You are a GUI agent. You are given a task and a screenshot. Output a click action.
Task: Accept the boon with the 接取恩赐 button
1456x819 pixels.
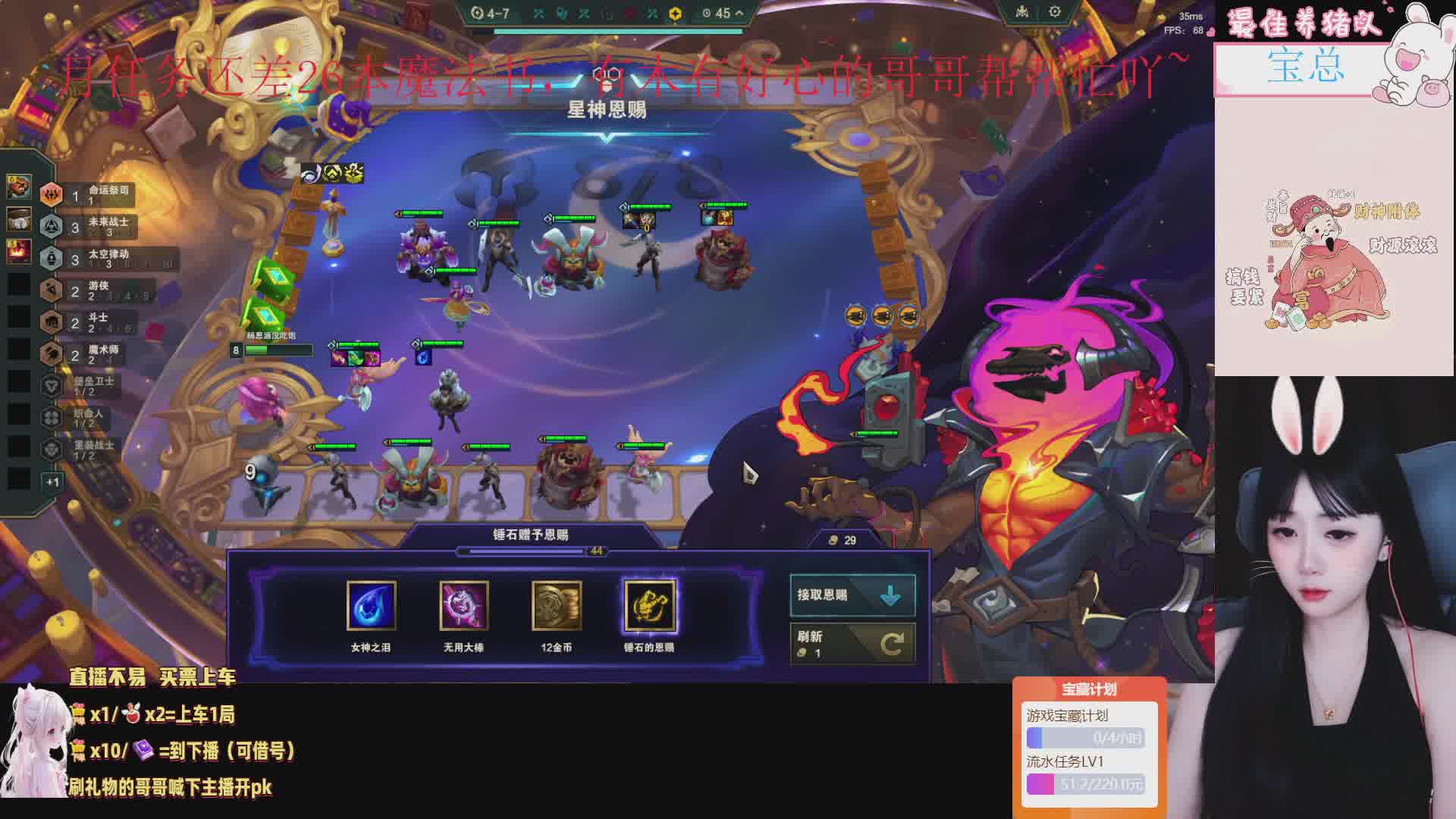point(852,595)
